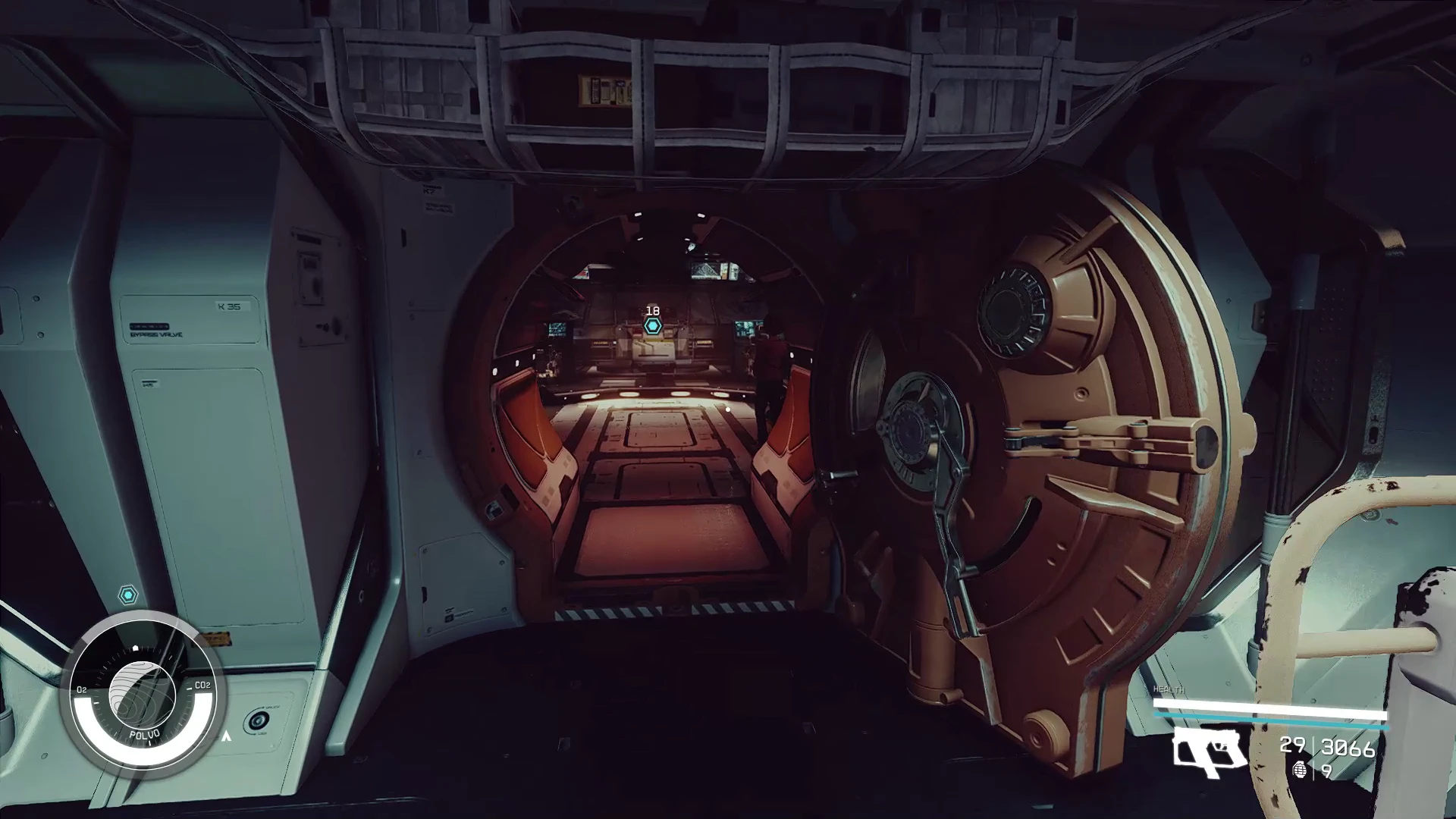Click the O2 label on the oxygen meter
The image size is (1456, 819).
pyautogui.click(x=81, y=689)
